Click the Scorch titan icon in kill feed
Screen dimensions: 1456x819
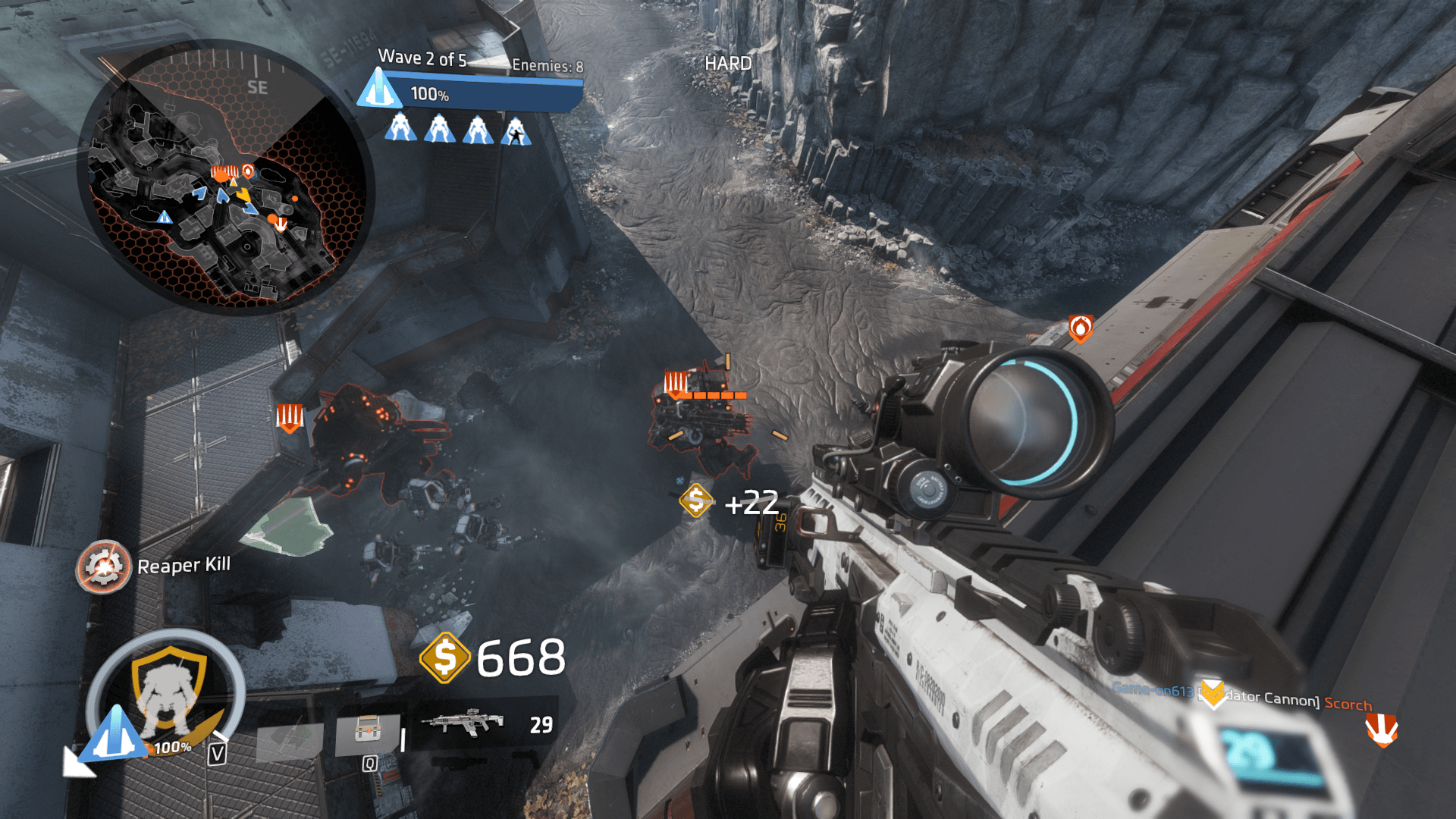tap(1382, 730)
